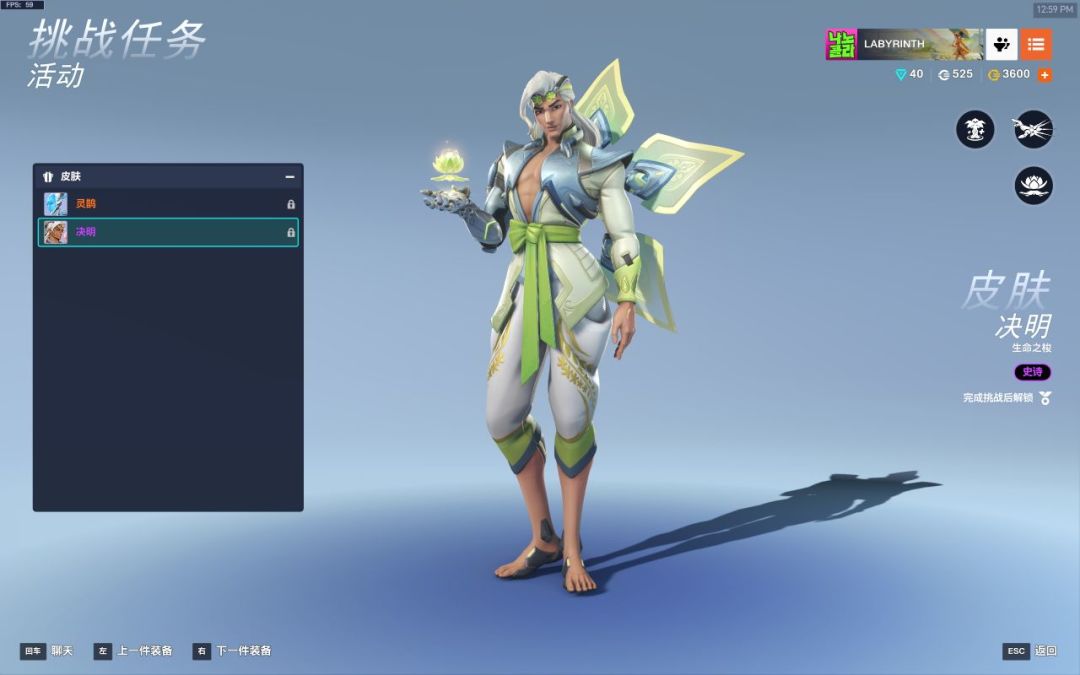Viewport: 1080px width, 675px height.
Task: Open the LABYRINTH player profile banner
Action: tap(904, 44)
